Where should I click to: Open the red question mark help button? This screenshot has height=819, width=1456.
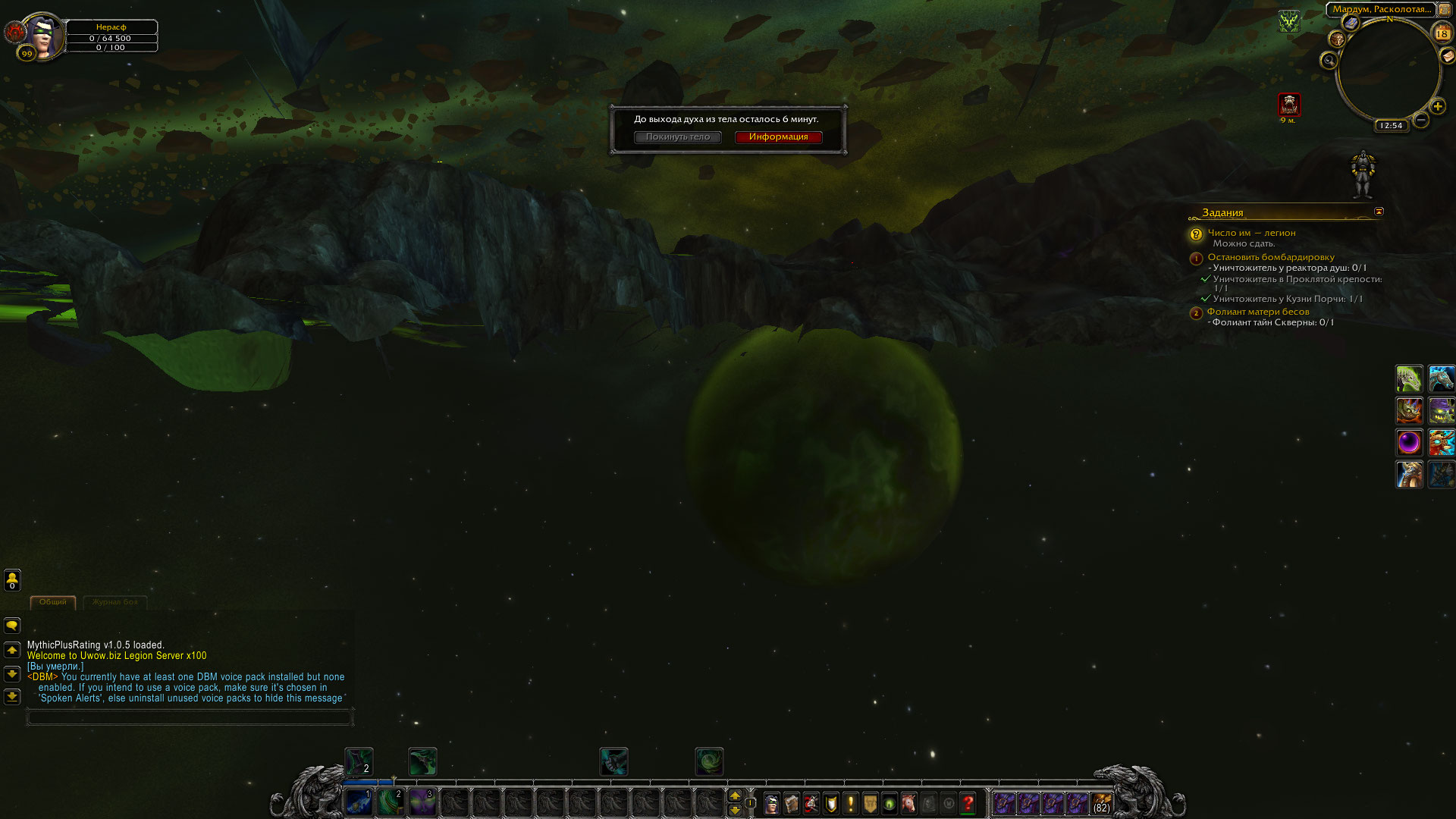click(x=968, y=803)
